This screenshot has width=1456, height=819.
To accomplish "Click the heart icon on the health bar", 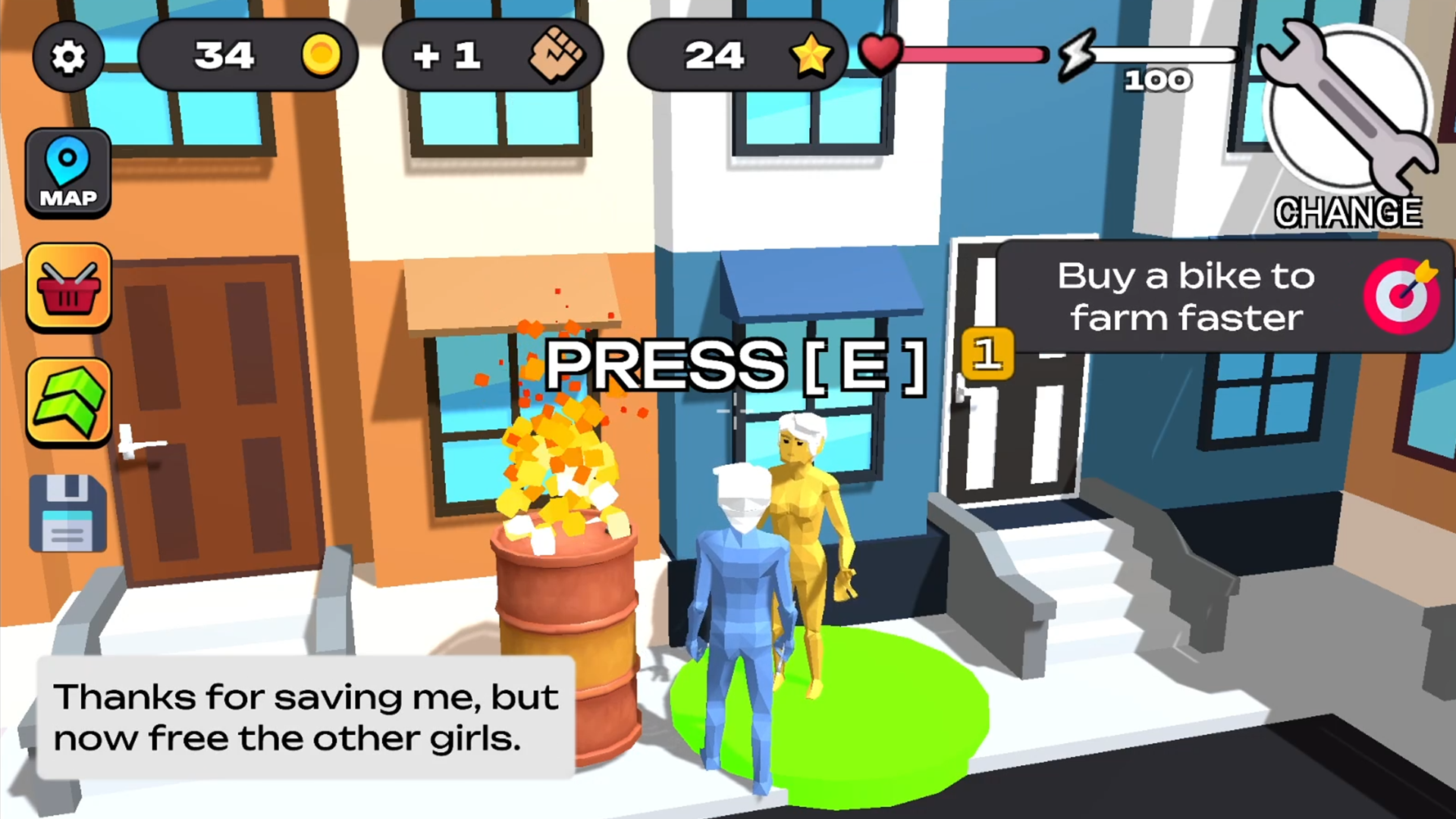I will (880, 53).
